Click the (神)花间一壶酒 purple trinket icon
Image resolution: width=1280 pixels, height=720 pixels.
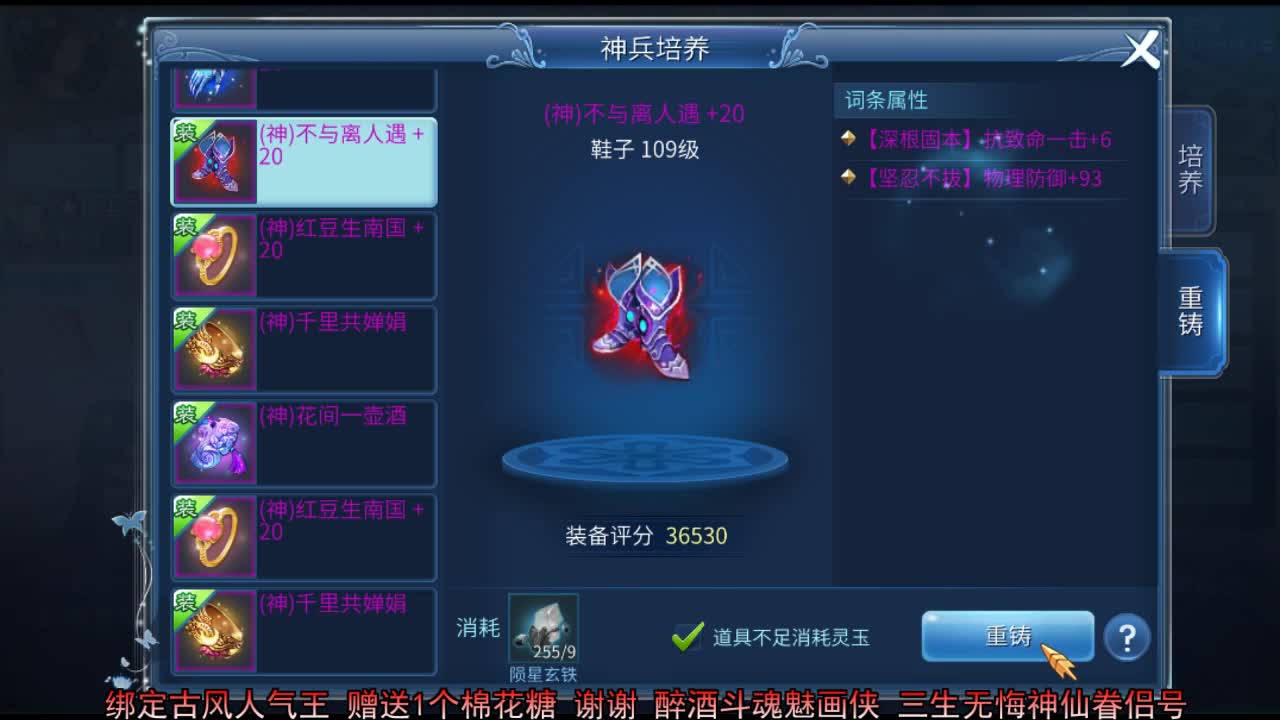pyautogui.click(x=215, y=442)
